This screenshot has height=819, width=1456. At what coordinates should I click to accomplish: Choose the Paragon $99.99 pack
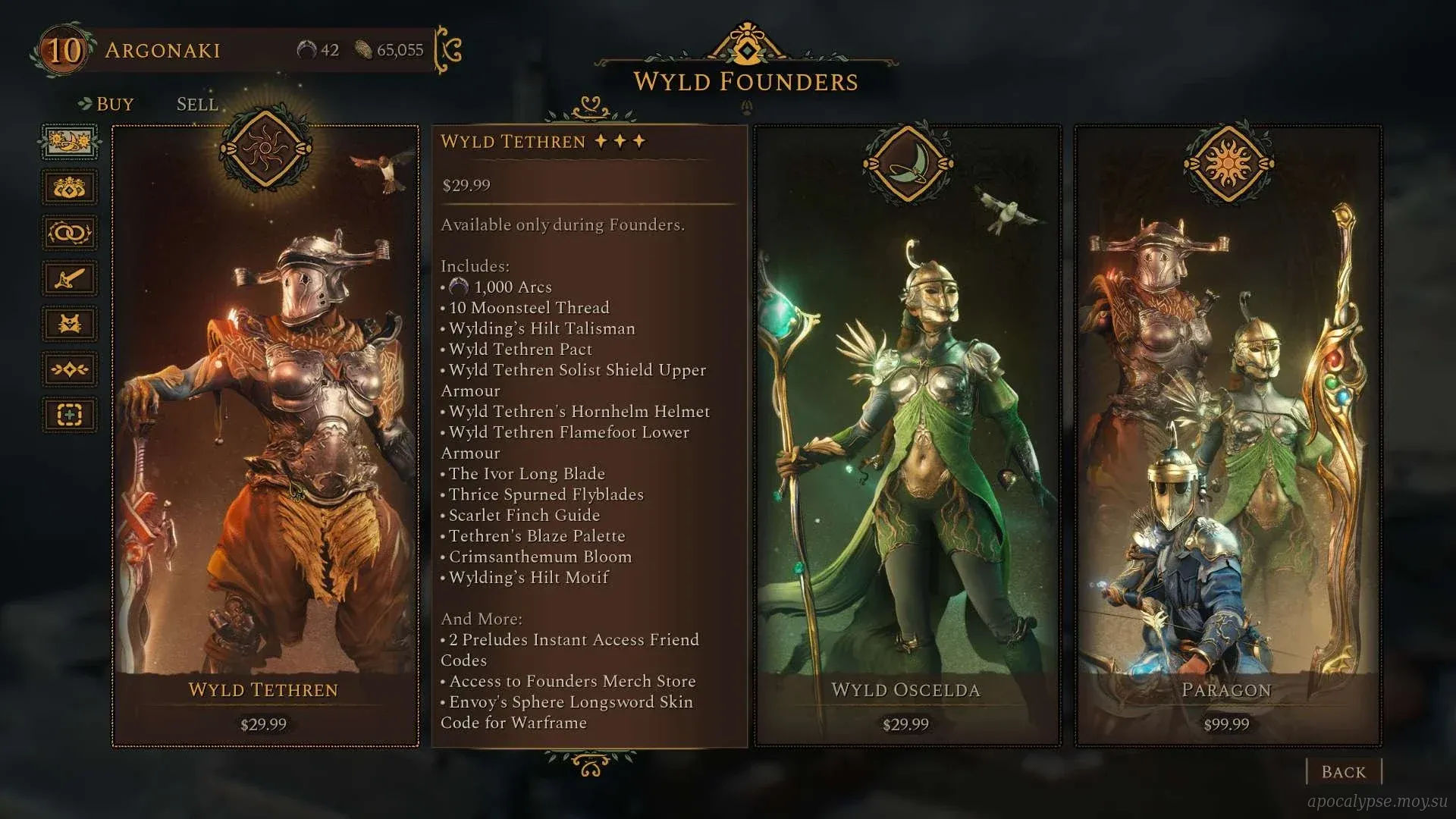pyautogui.click(x=1228, y=436)
